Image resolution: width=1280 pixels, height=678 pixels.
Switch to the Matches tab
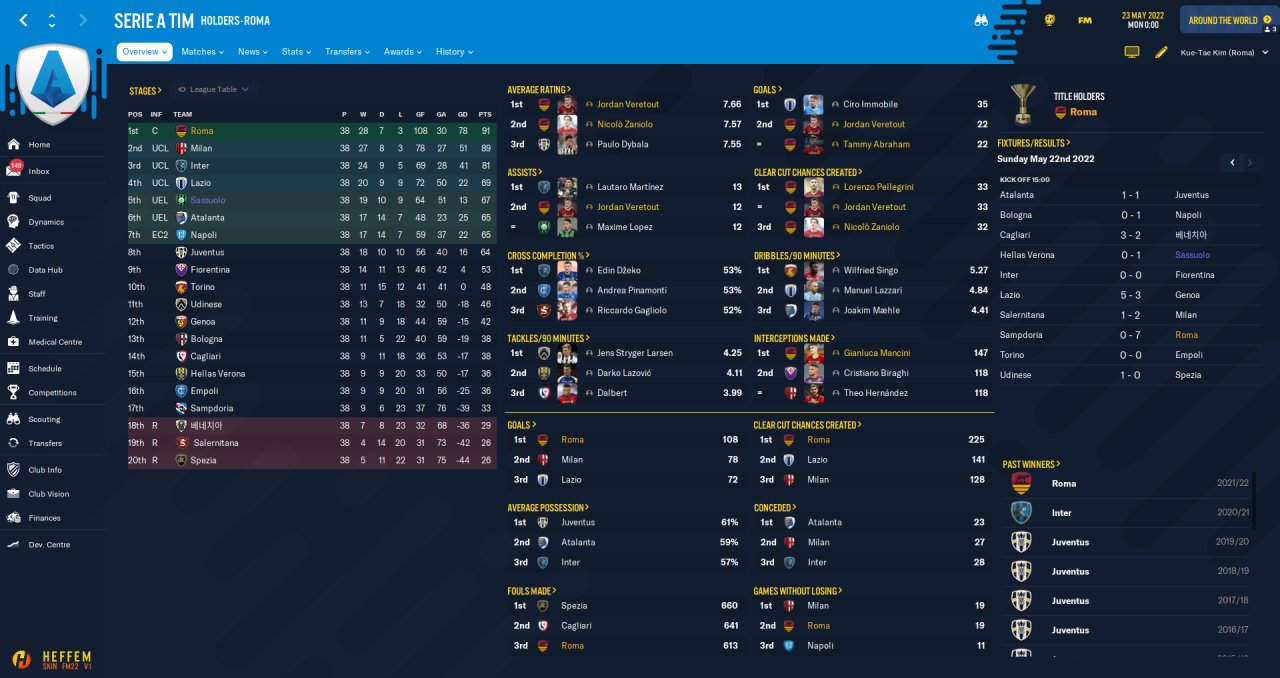pyautogui.click(x=202, y=52)
